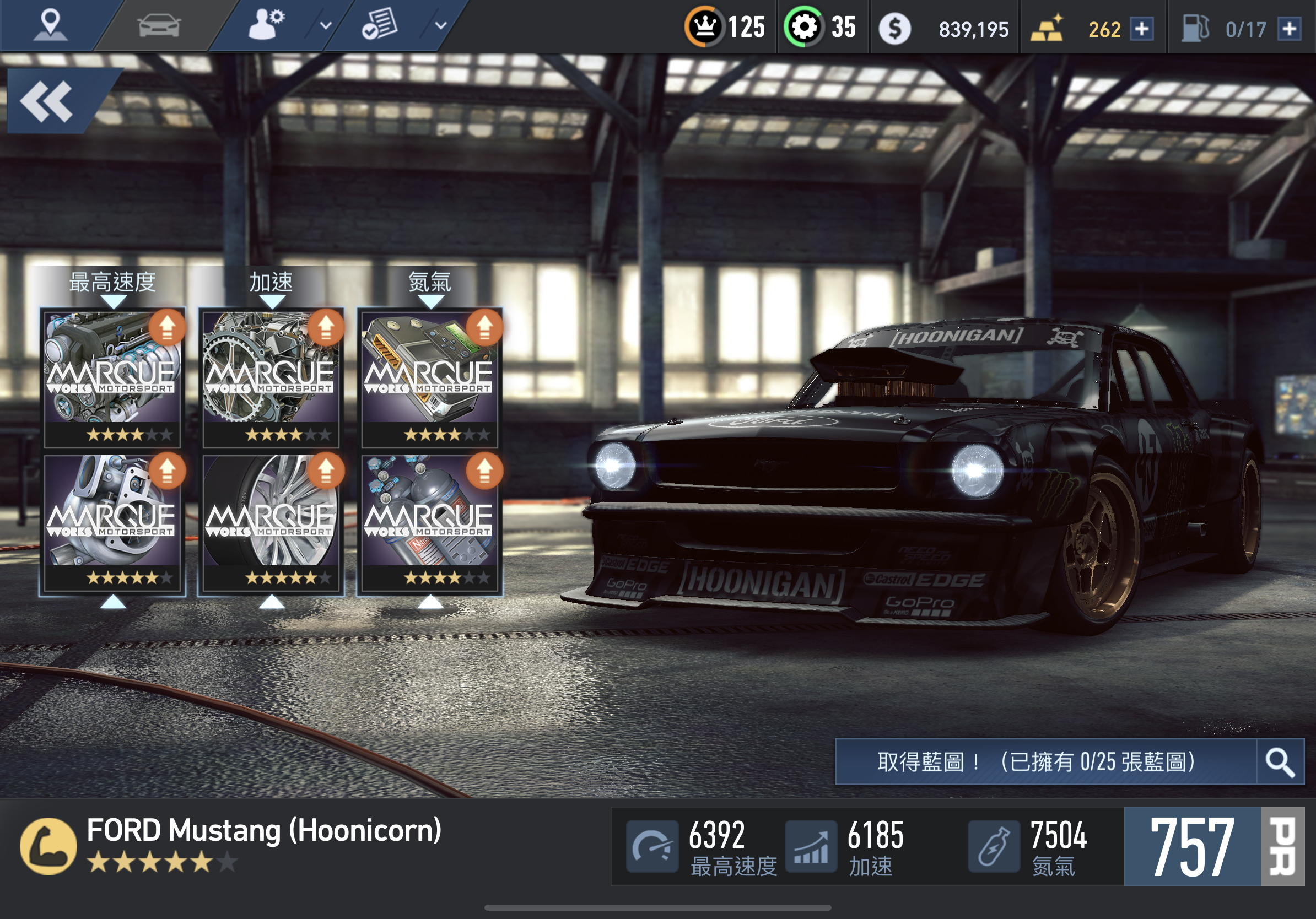Refill fuel using the plus button
The height and width of the screenshot is (919, 1316).
point(1289,29)
